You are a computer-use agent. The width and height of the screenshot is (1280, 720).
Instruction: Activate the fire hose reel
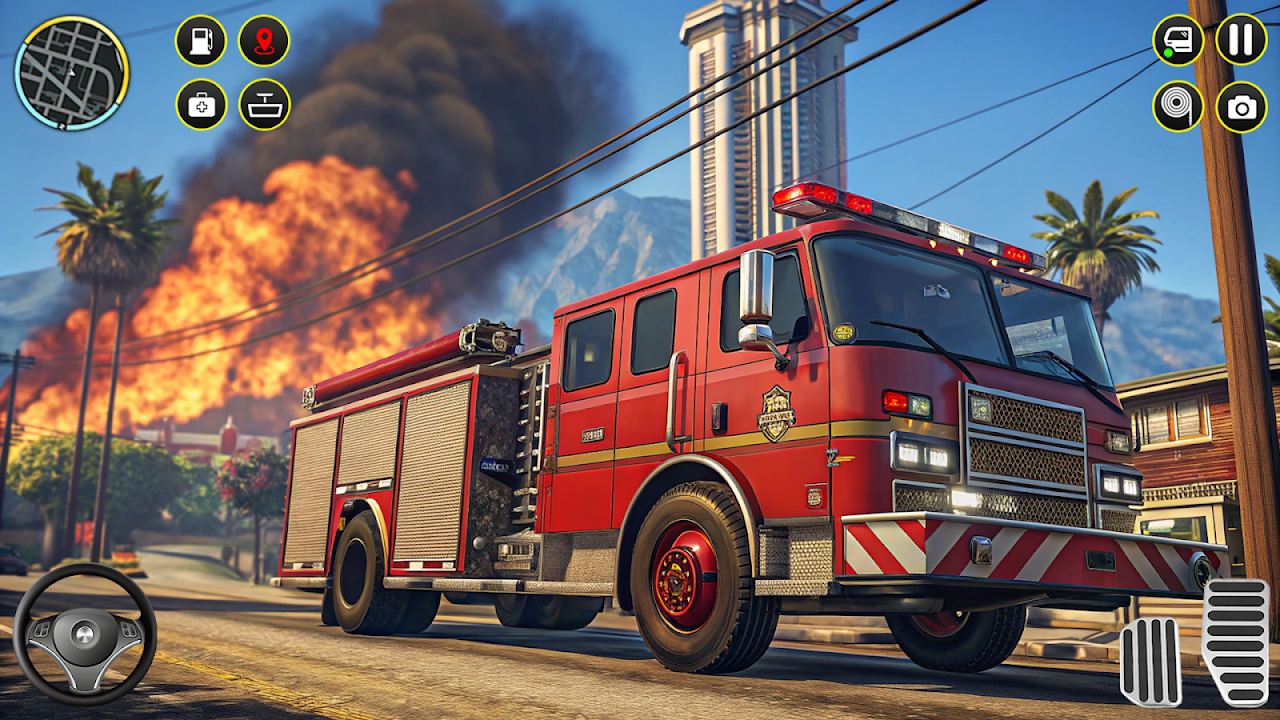(1178, 106)
